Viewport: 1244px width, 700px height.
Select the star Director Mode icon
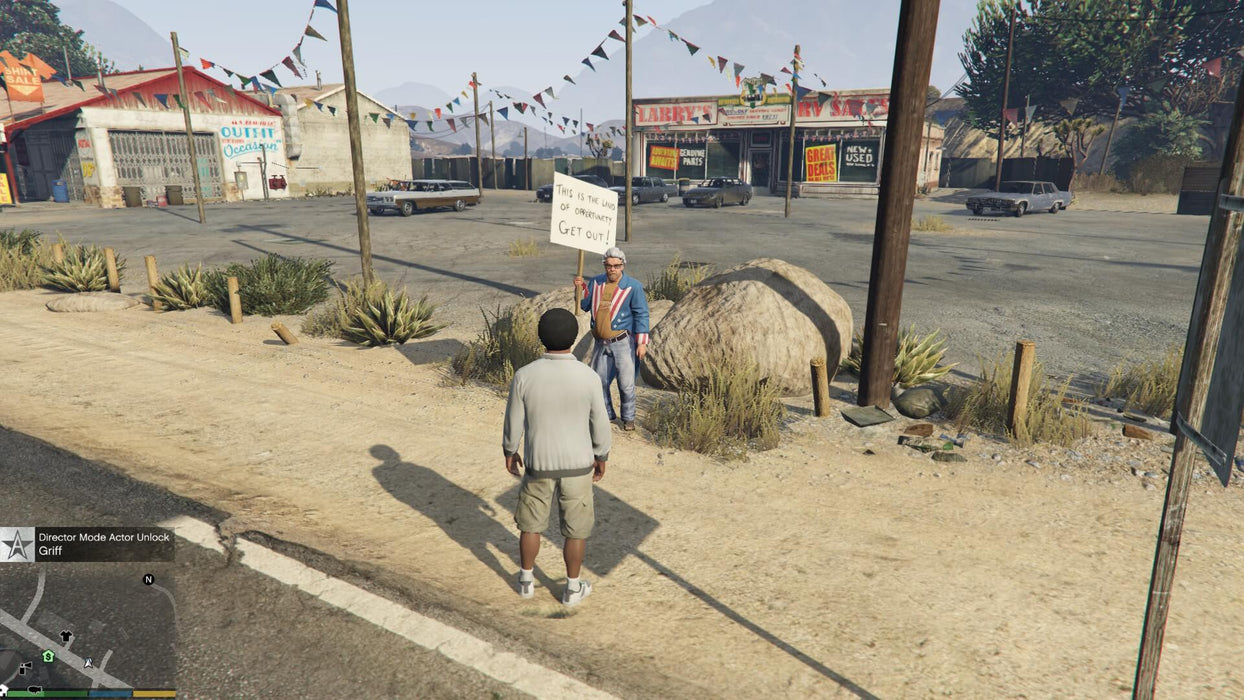[17, 545]
